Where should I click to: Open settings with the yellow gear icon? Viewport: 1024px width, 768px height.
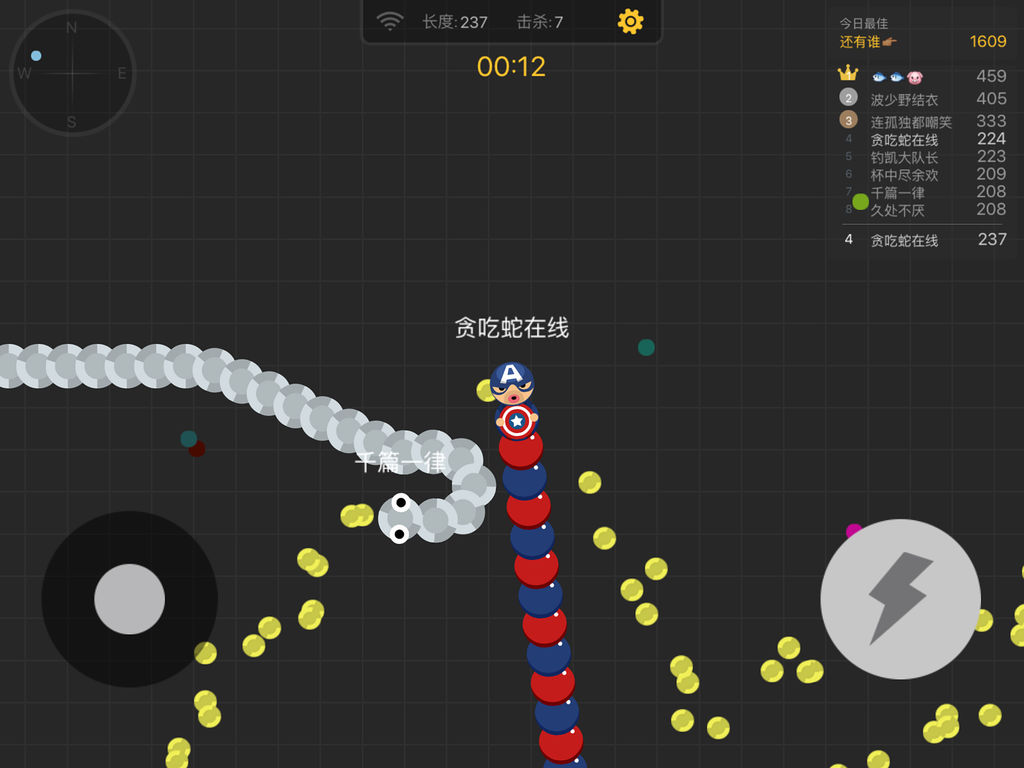[x=630, y=22]
